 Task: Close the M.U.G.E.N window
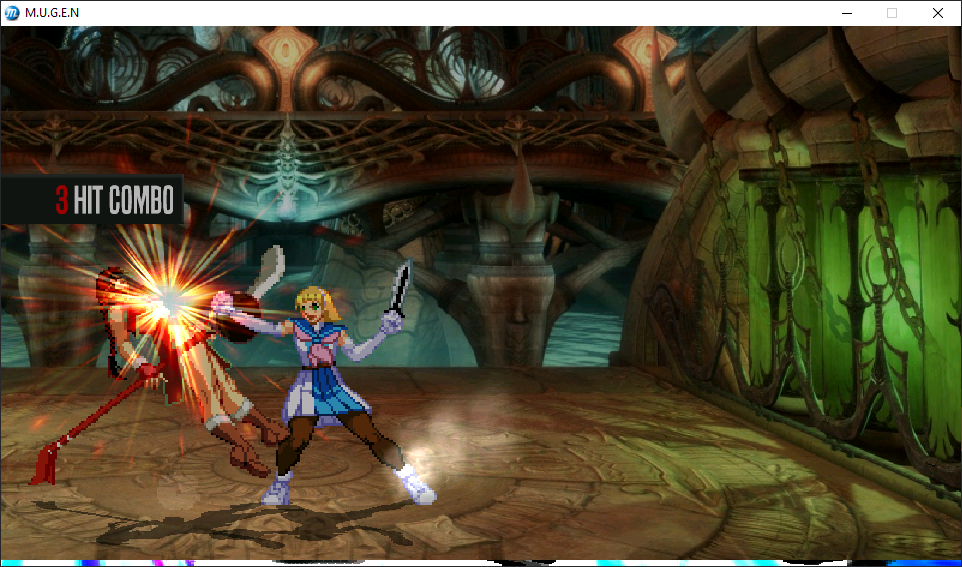click(x=937, y=13)
